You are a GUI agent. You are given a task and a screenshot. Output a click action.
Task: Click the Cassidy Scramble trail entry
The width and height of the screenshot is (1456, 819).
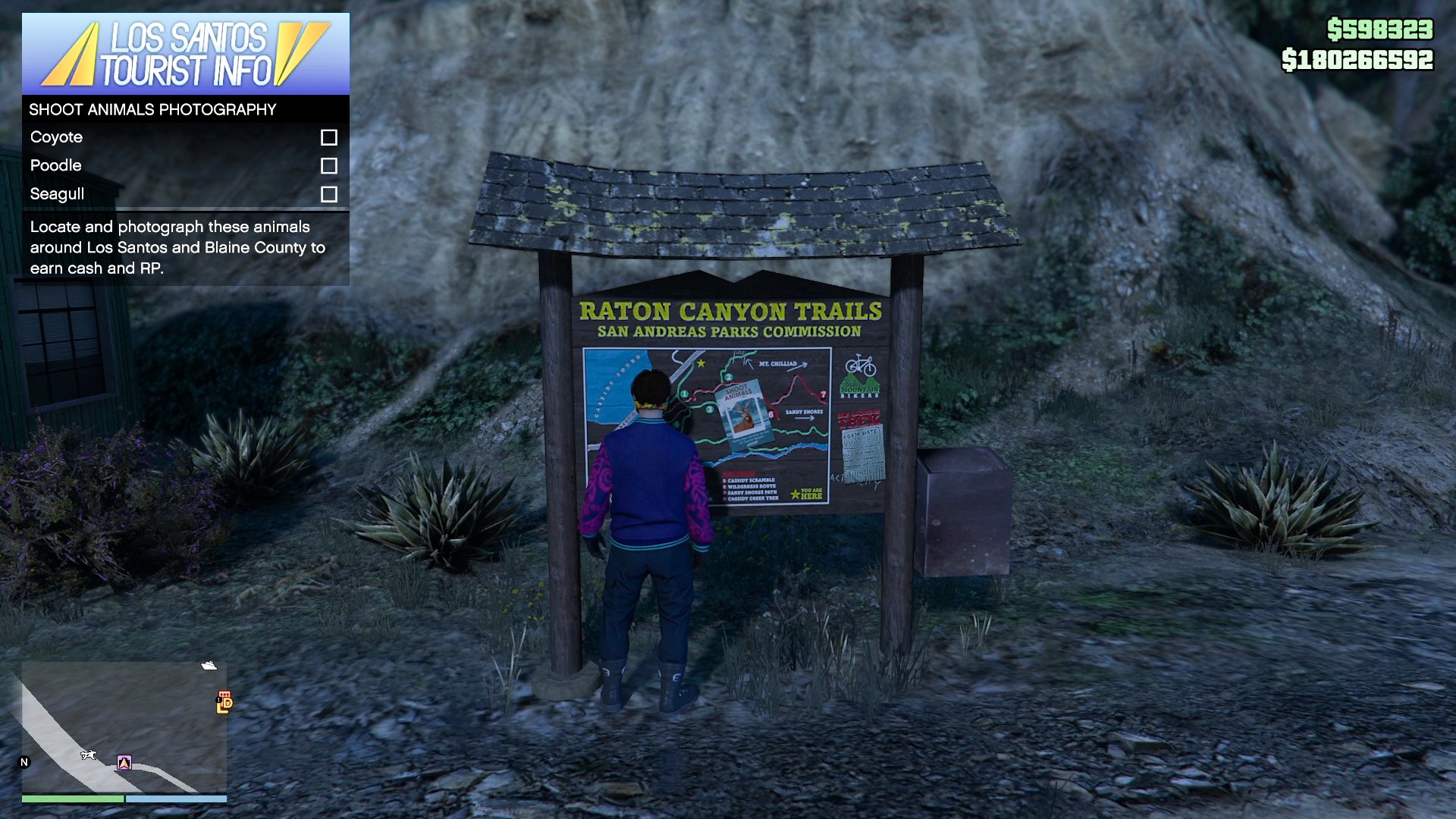click(x=749, y=481)
